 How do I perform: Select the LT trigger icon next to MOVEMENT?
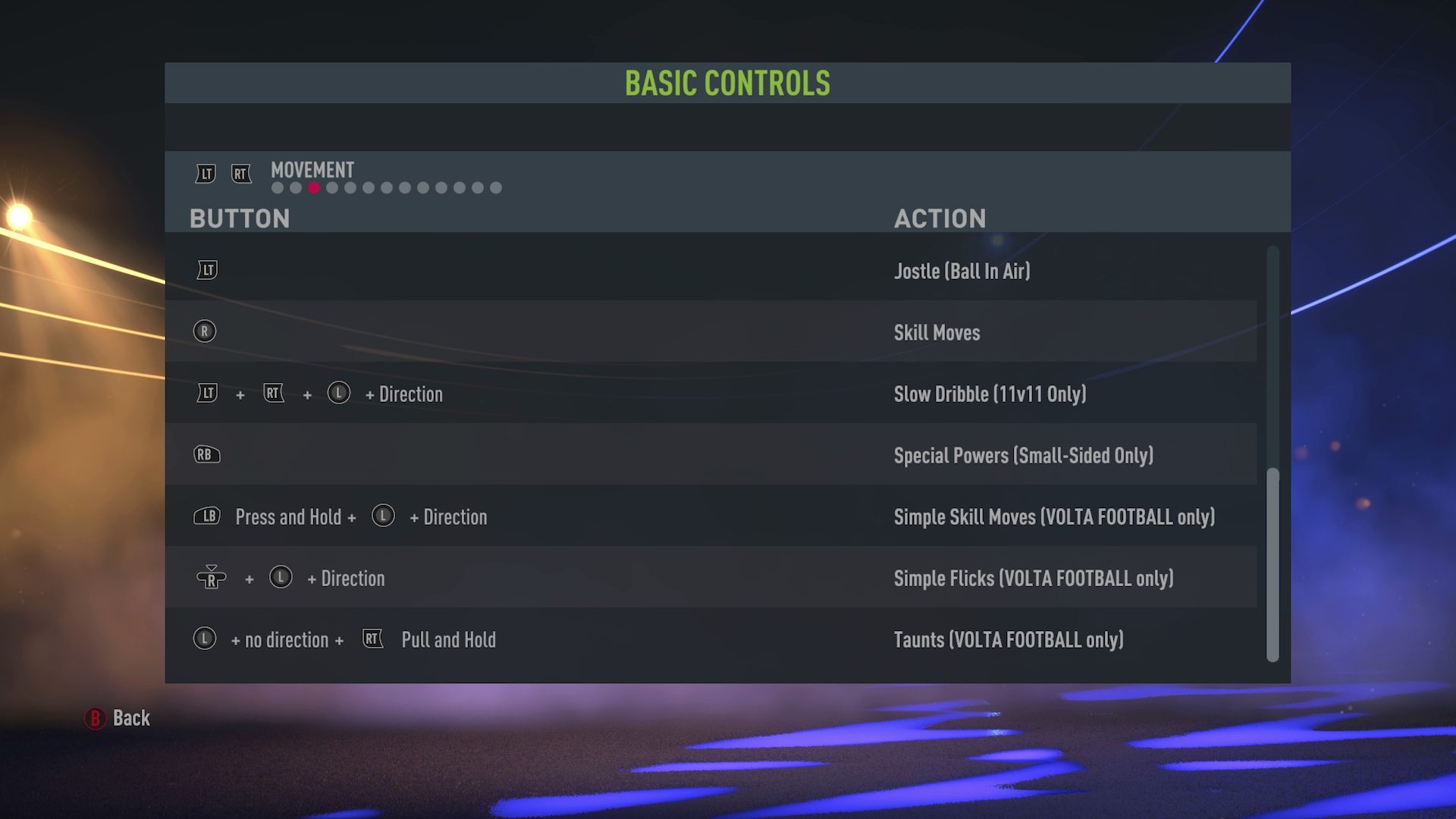point(205,174)
